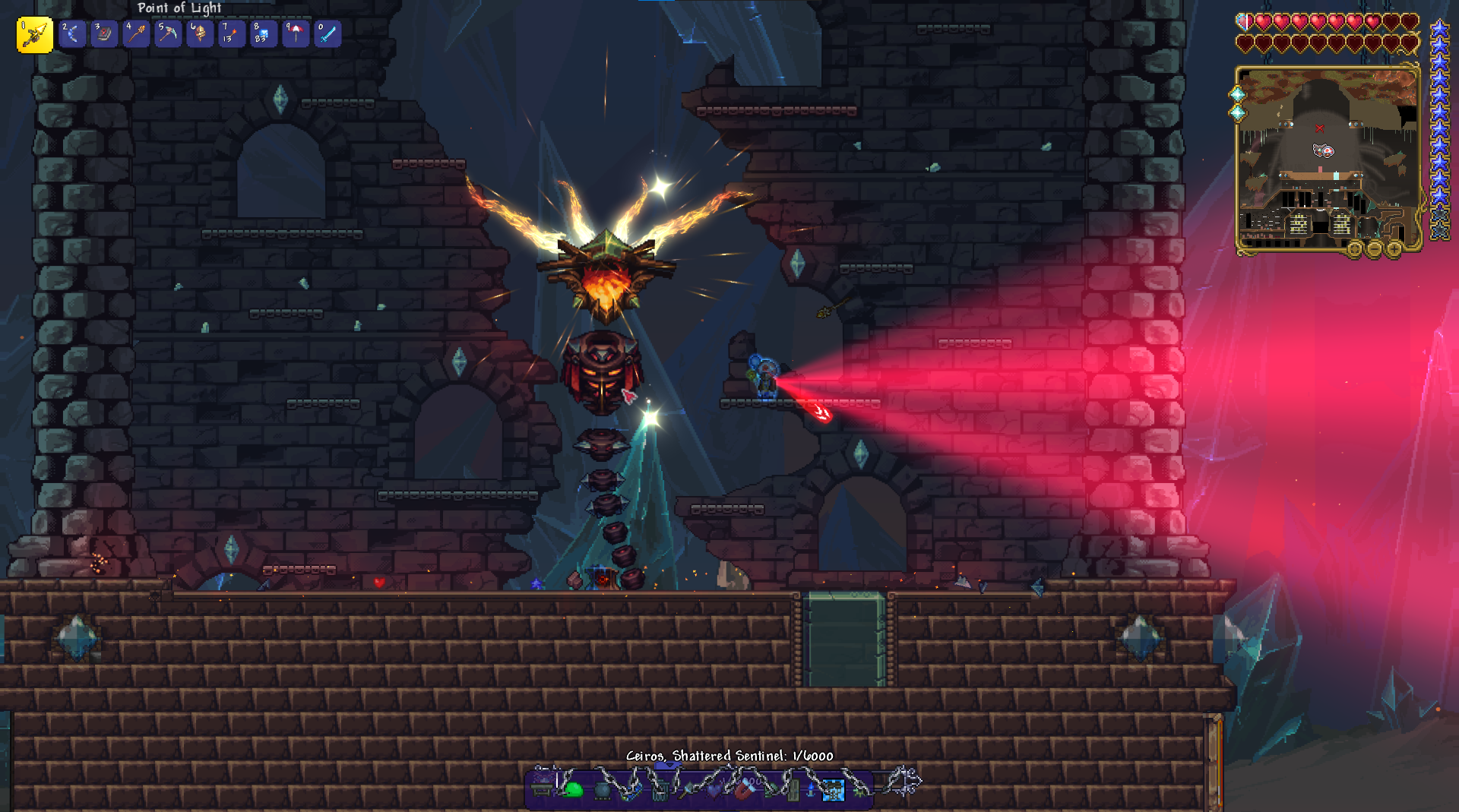Dismiss the green slime pet buff

coord(573,790)
